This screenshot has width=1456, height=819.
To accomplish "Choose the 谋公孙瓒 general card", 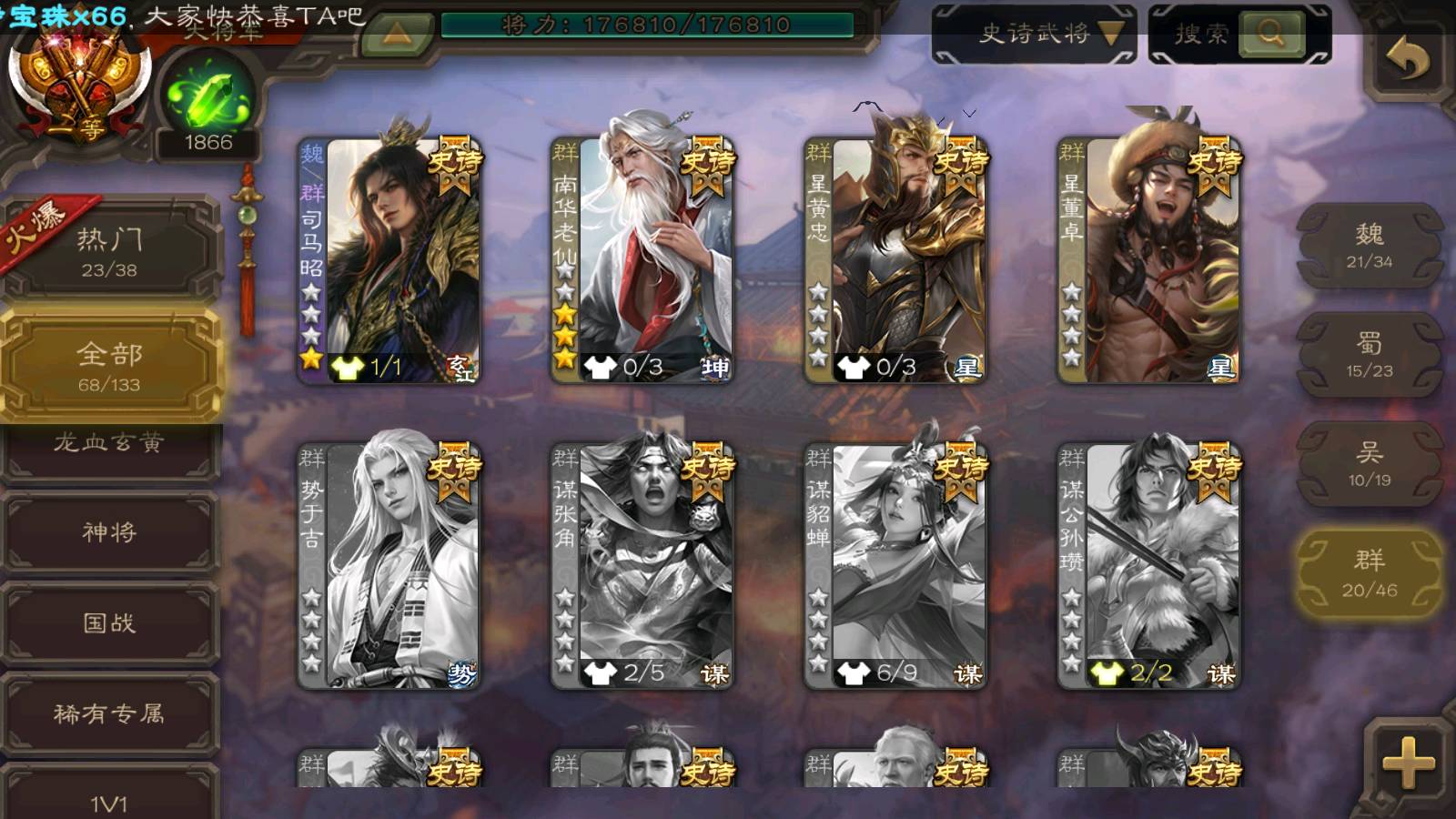I will 1148,564.
